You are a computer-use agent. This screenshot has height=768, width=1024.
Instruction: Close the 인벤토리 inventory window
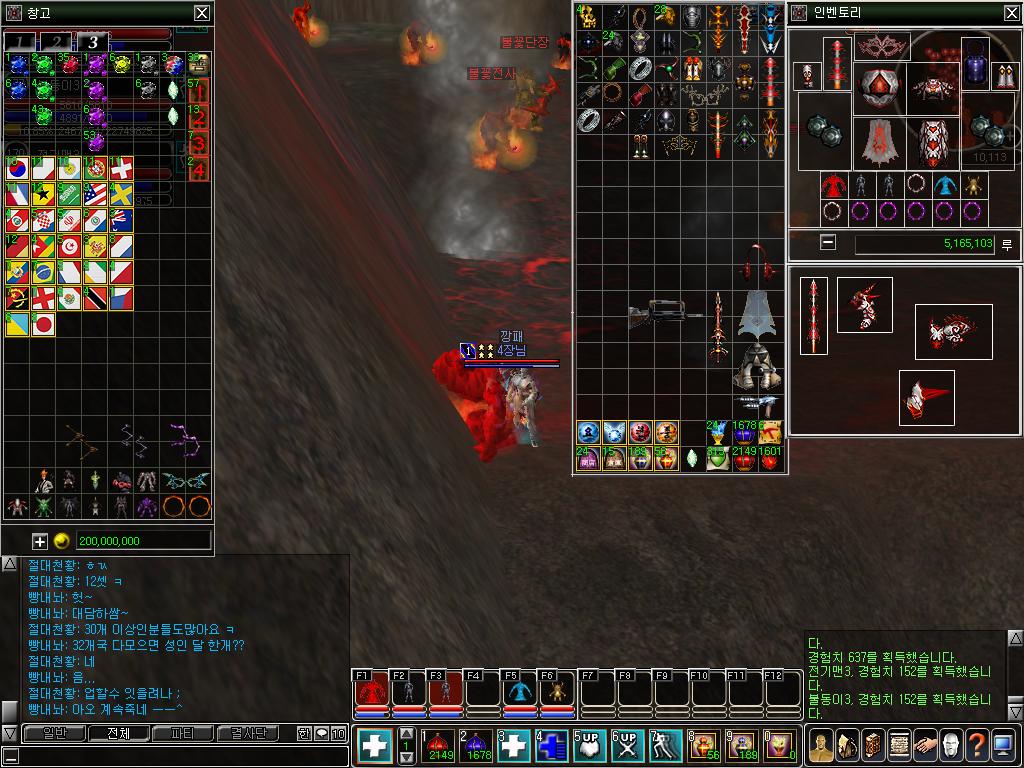pyautogui.click(x=1009, y=13)
